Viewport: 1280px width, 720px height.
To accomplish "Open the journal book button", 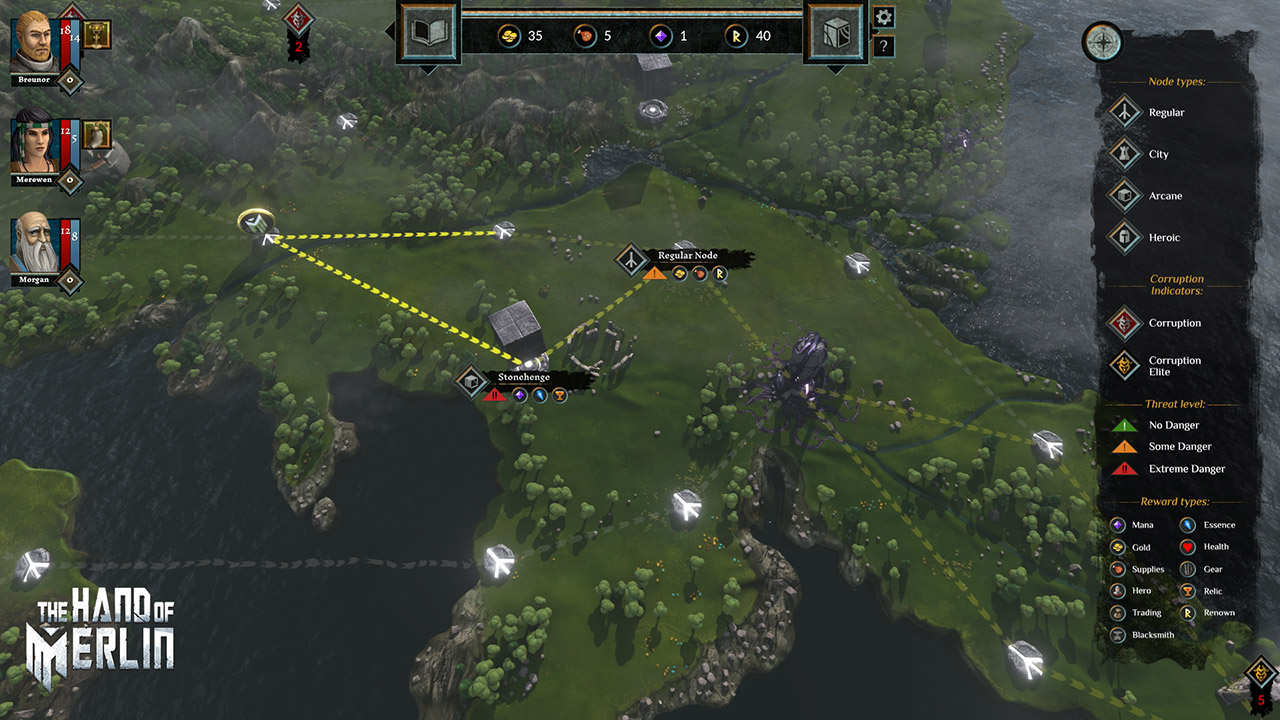I will pos(428,34).
